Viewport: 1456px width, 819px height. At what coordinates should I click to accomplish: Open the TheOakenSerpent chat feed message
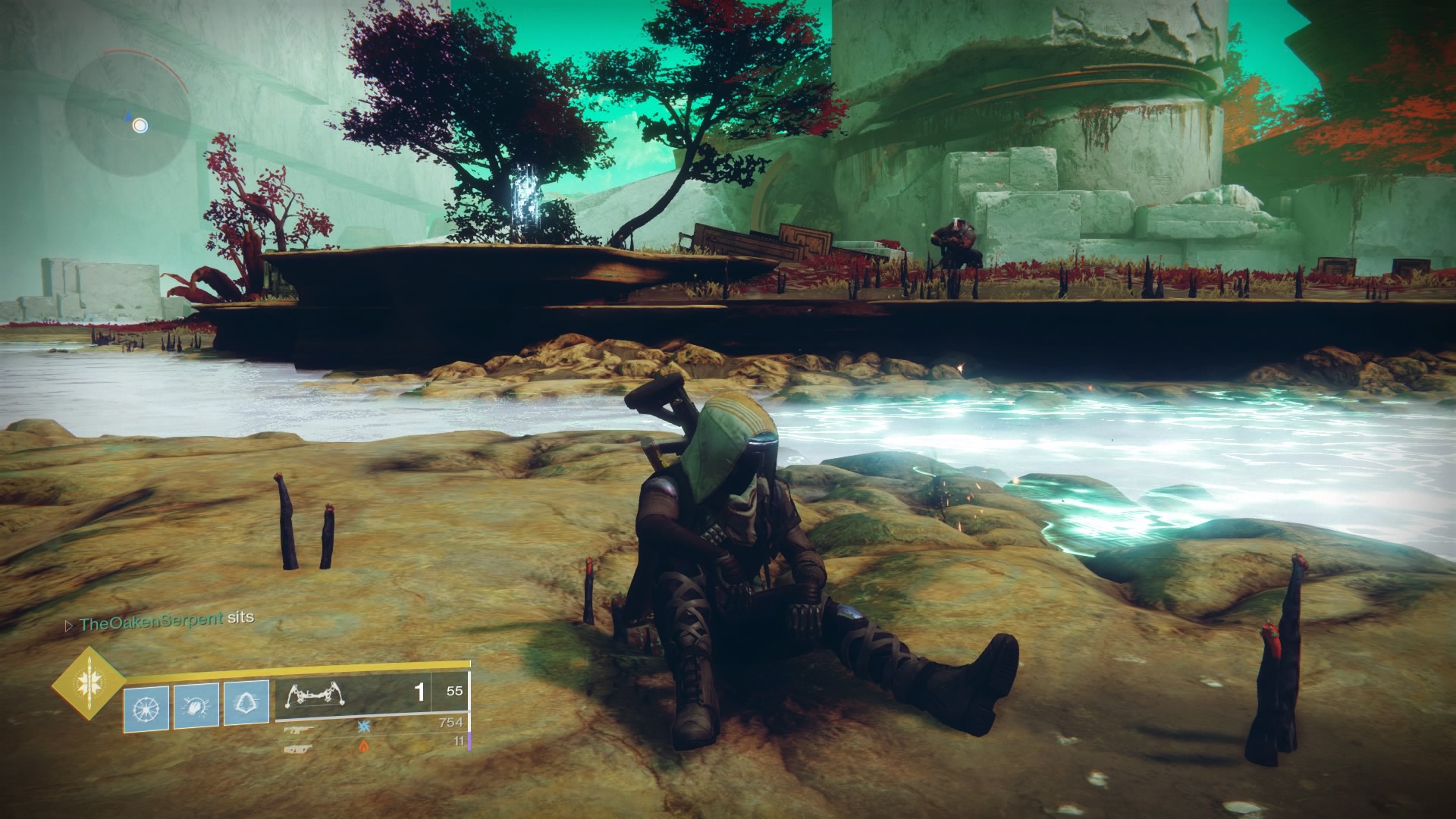(x=165, y=619)
